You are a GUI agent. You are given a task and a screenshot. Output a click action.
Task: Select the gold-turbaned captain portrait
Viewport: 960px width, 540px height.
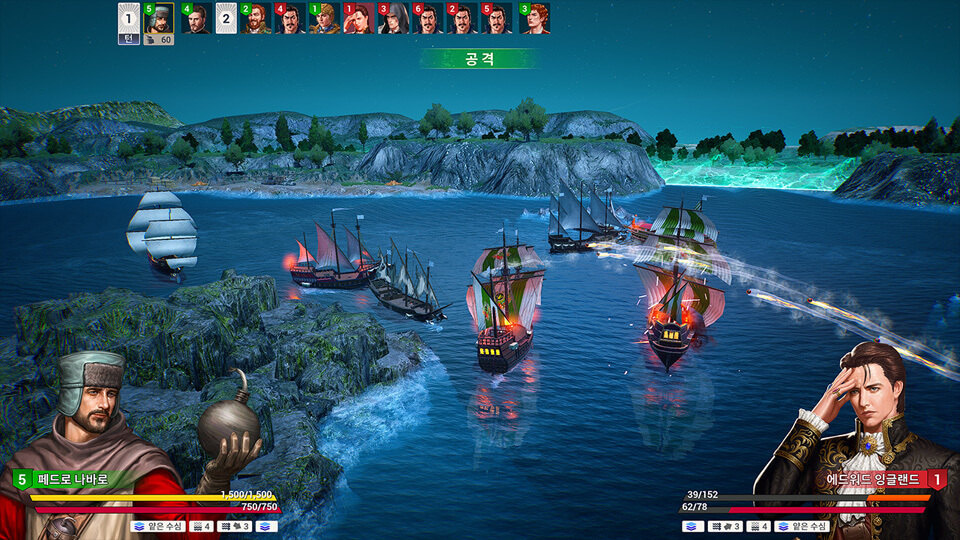(324, 18)
